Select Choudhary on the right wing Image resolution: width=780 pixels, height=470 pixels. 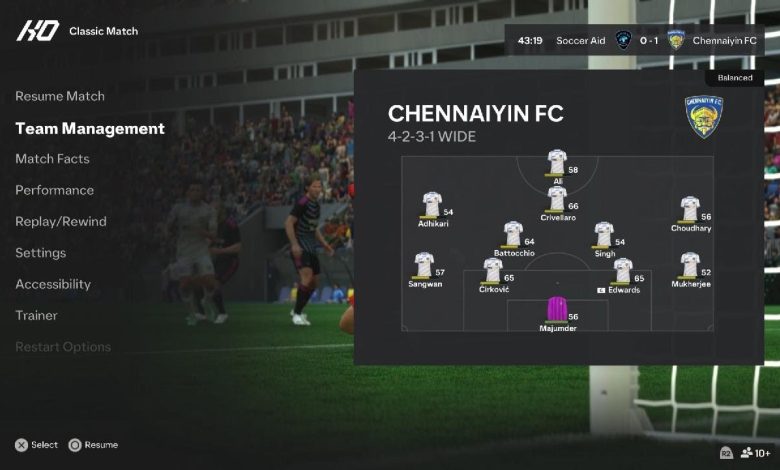tap(690, 209)
